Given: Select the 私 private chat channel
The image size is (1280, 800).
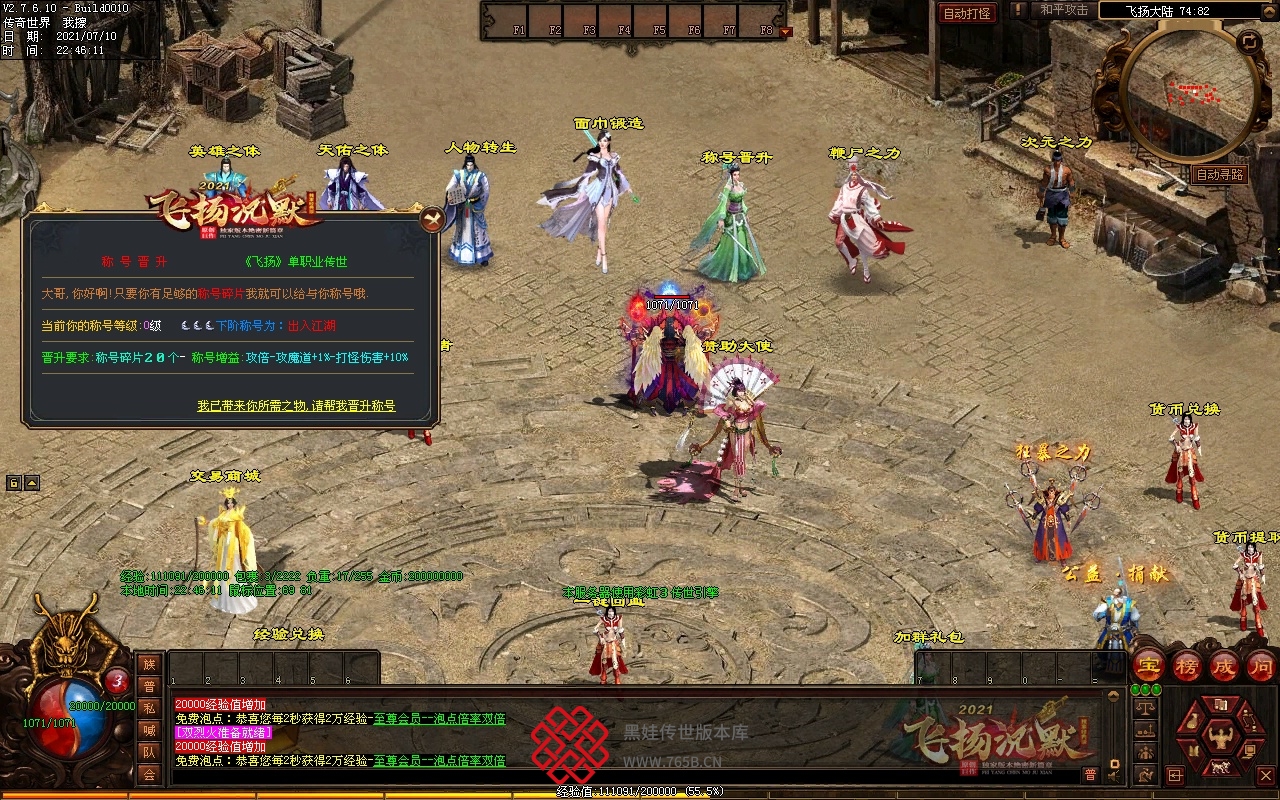Looking at the screenshot, I should coord(149,708).
